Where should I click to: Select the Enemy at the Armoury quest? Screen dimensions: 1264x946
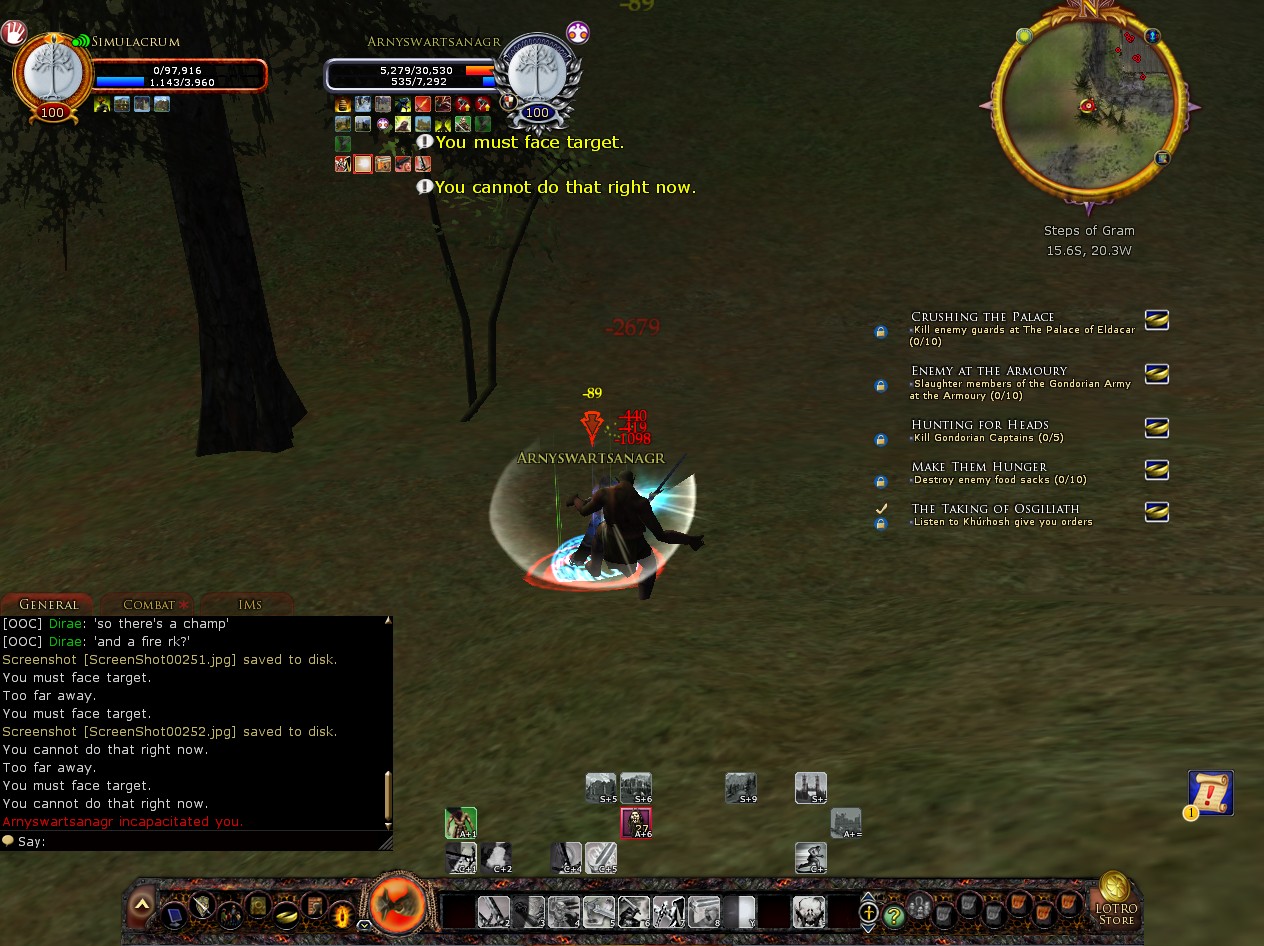coord(988,371)
